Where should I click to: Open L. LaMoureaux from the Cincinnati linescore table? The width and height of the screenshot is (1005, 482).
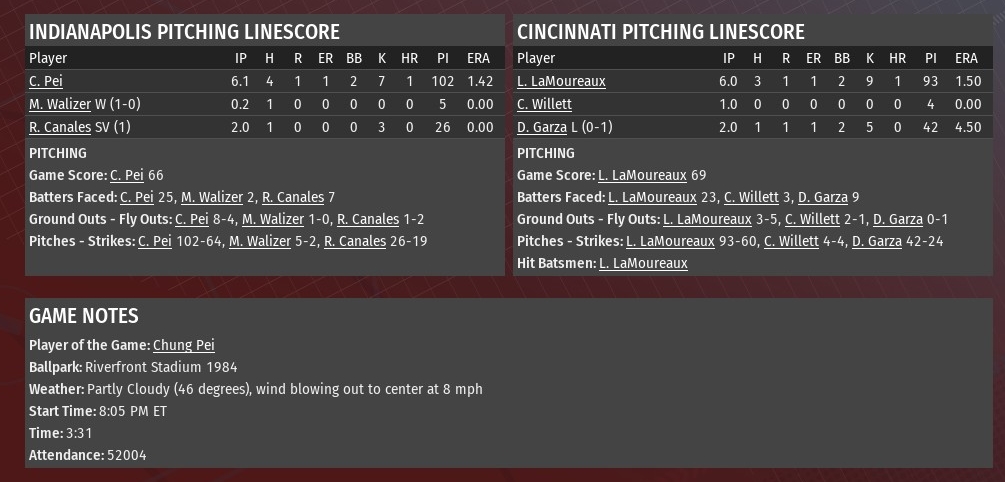[561, 81]
